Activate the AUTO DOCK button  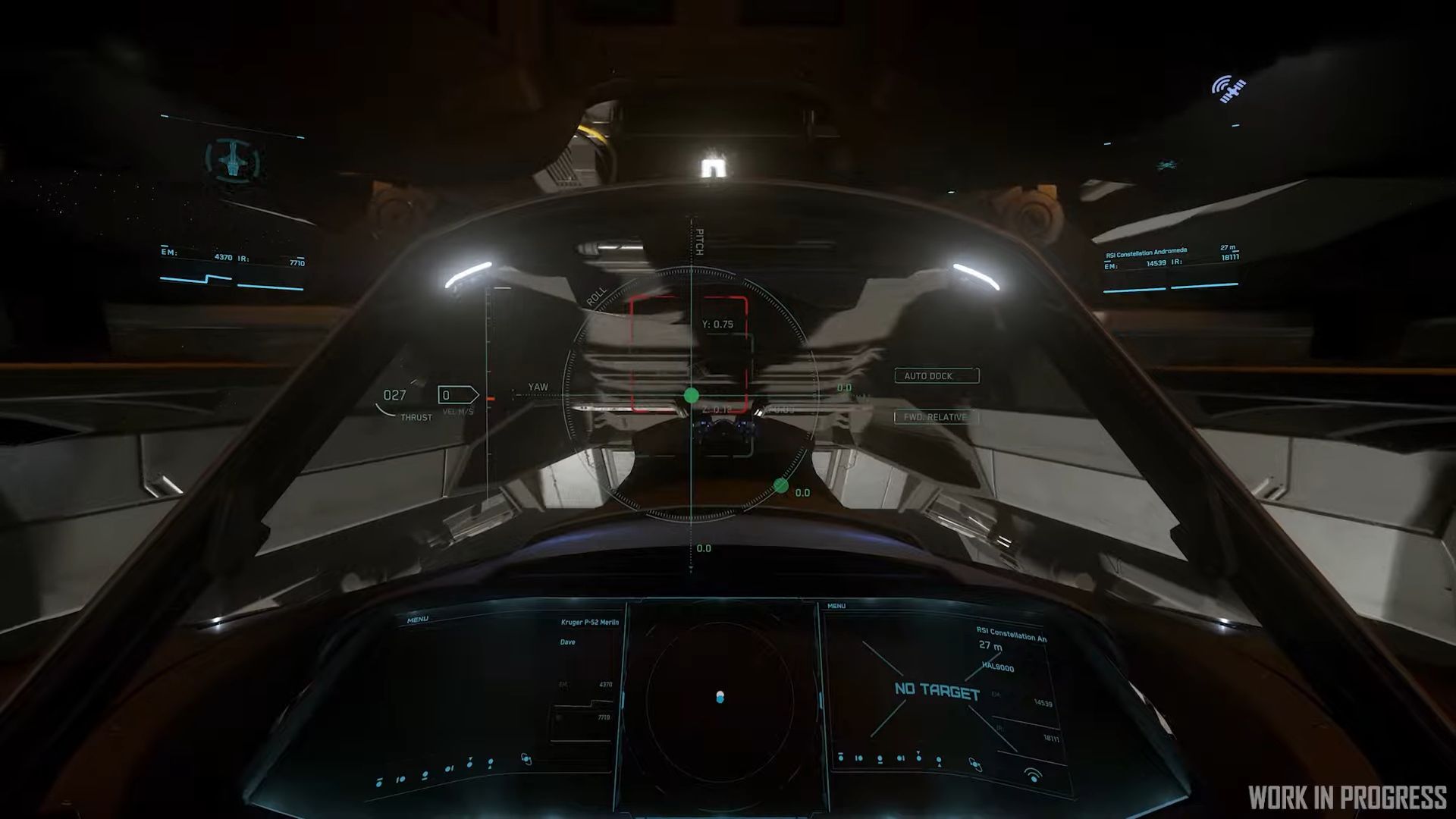[x=937, y=376]
